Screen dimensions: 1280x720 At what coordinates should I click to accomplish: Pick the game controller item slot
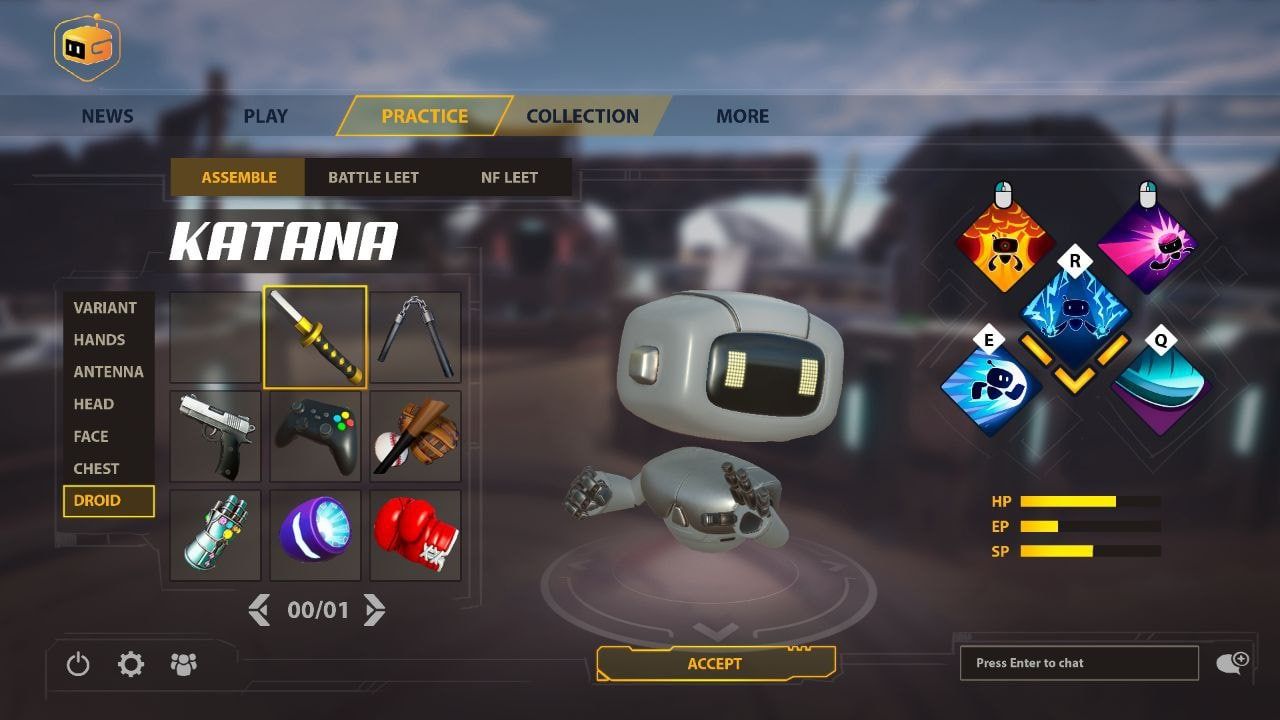(315, 436)
